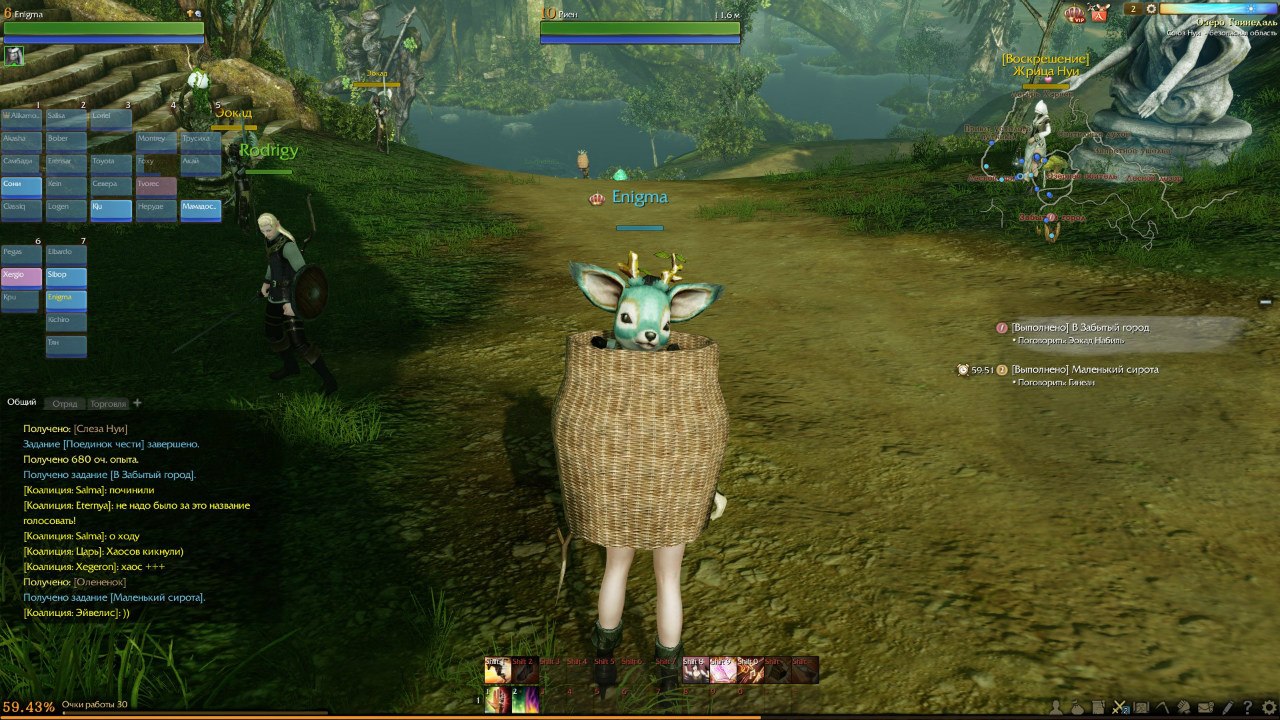1280x720 pixels.
Task: Open the character silhouette menu icon
Action: (x=1055, y=708)
